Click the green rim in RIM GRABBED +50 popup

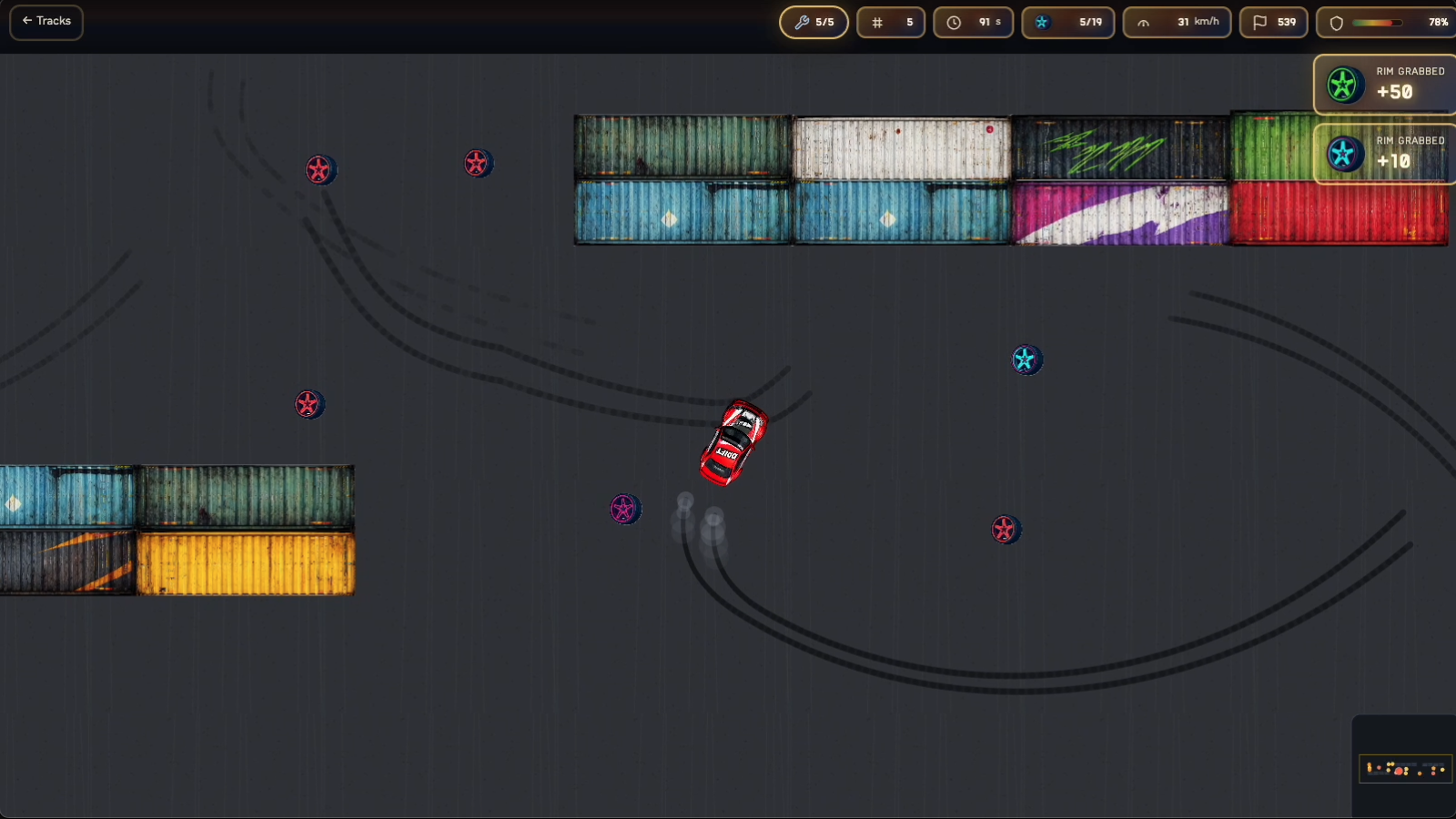[x=1345, y=85]
